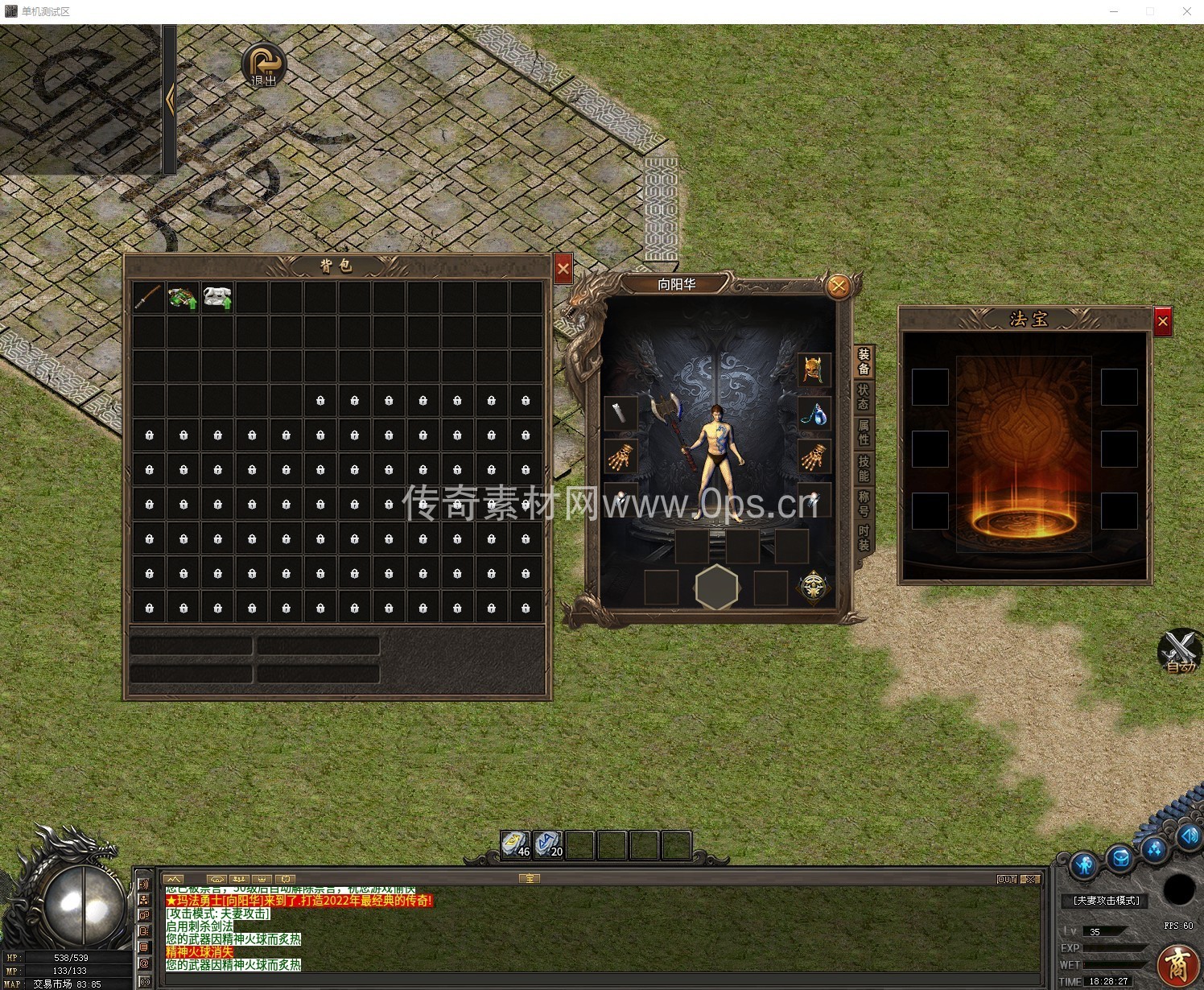Click the 退出 exit button

[264, 65]
